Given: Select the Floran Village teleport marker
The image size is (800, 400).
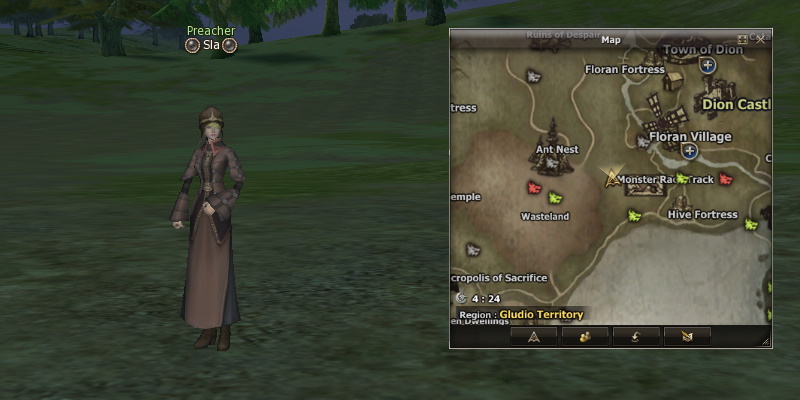Looking at the screenshot, I should coord(689,150).
